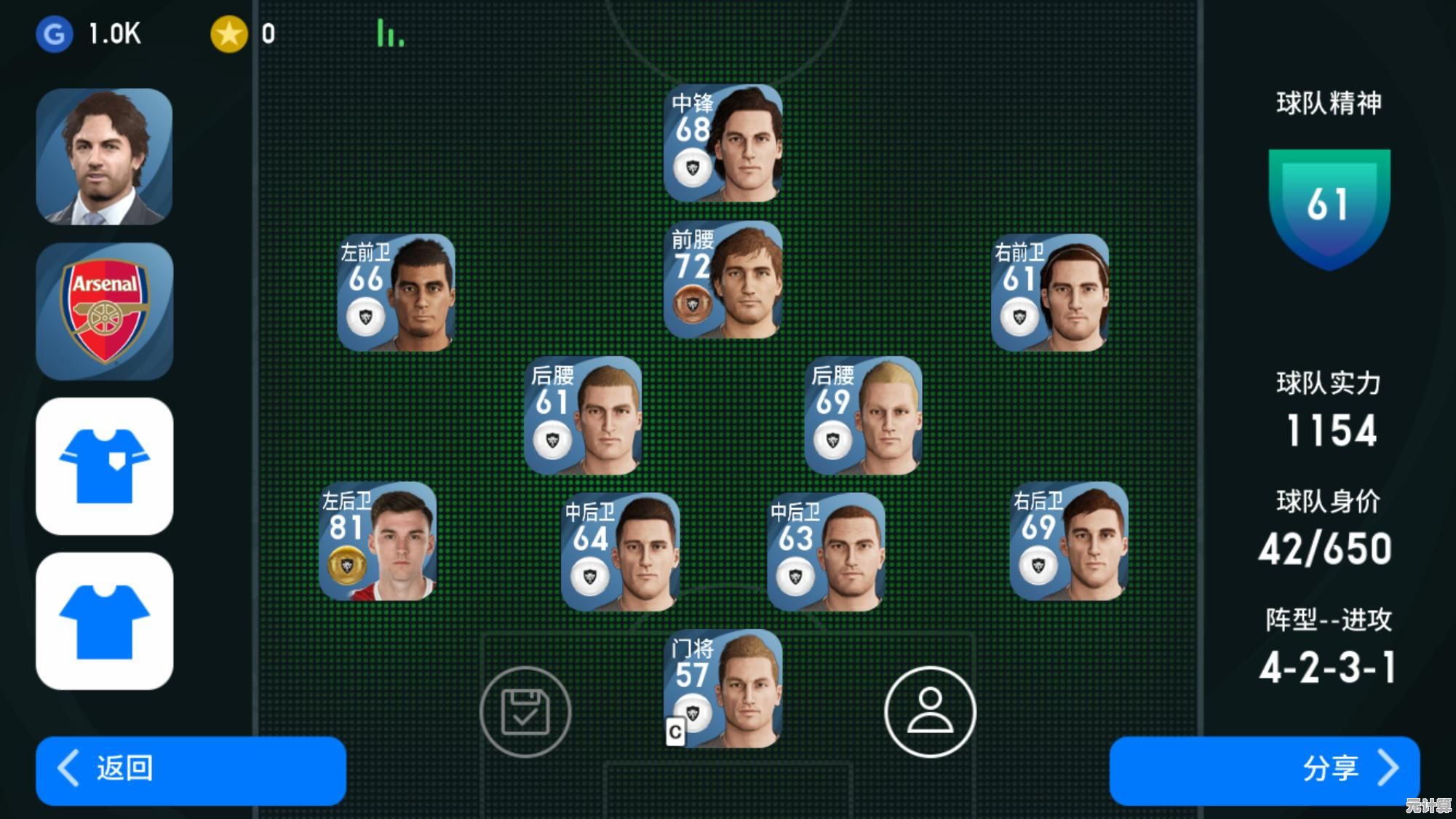Pick the 右前卫 card rated 61
The width and height of the screenshot is (1456, 819).
[1050, 293]
